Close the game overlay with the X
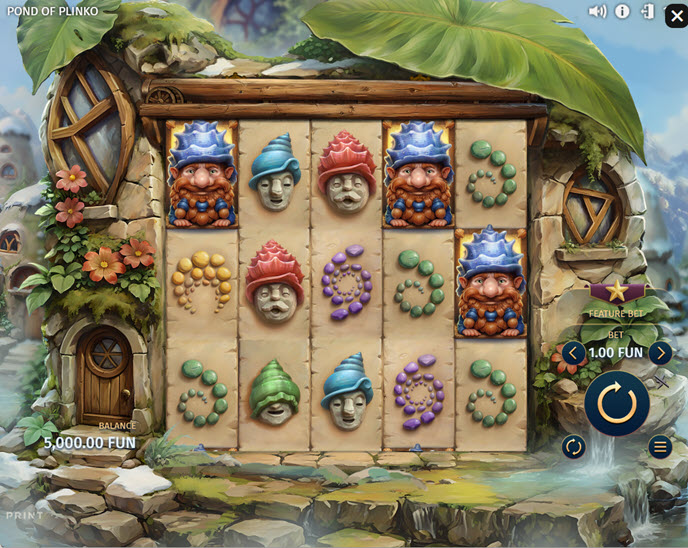This screenshot has height=548, width=688. point(676,15)
